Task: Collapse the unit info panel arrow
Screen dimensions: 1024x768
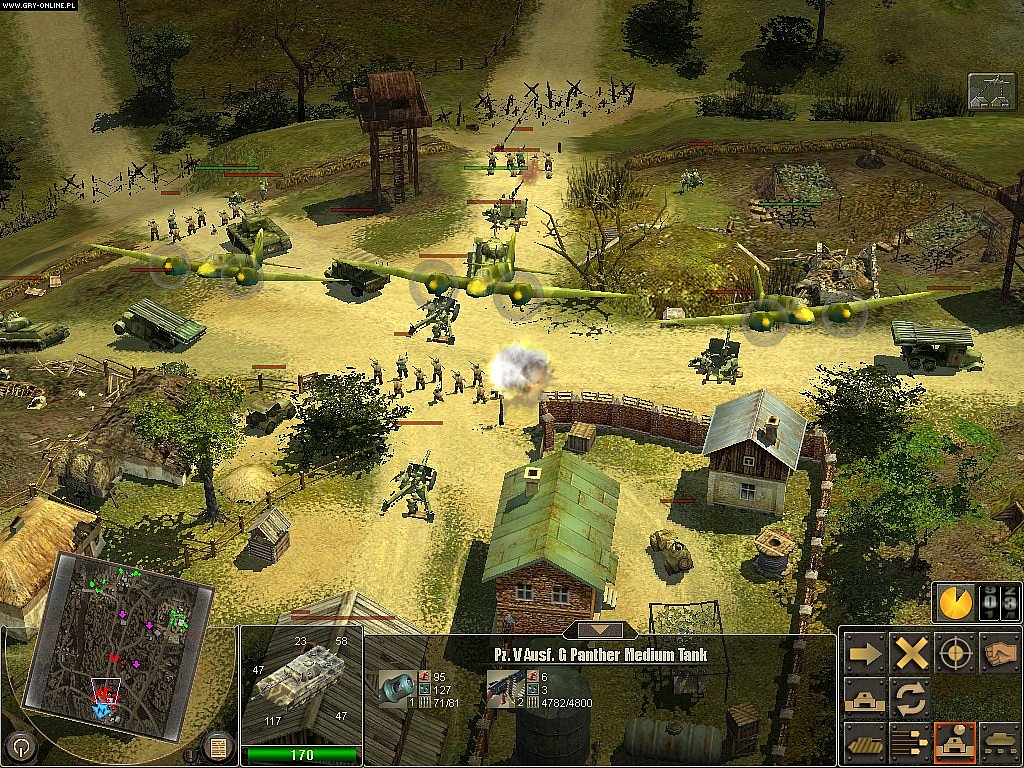Action: coord(600,631)
